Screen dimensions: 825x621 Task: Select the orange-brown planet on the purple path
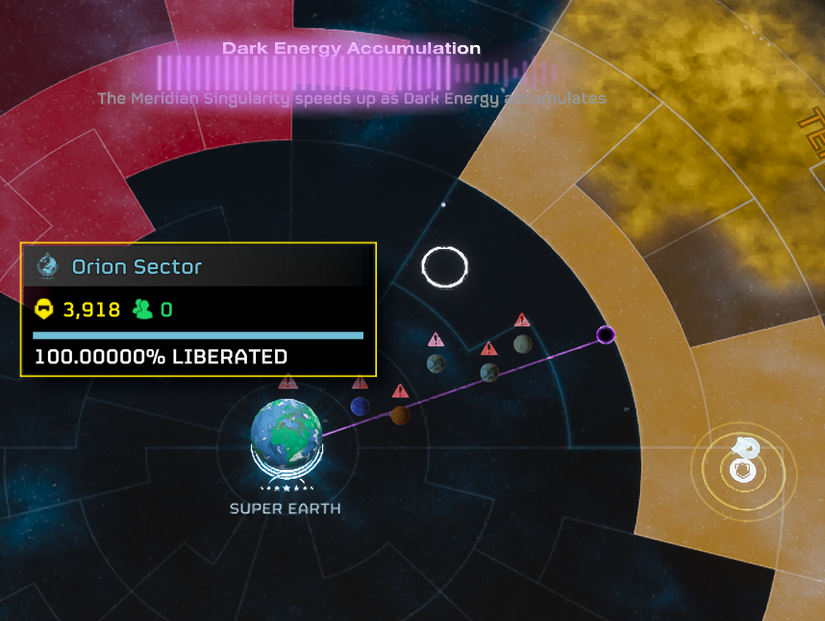coord(399,414)
